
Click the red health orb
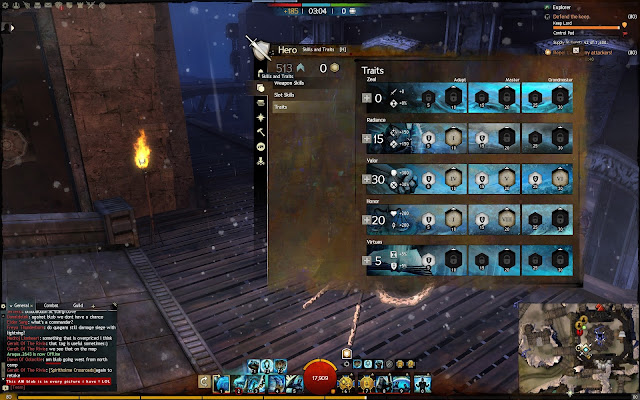point(319,378)
